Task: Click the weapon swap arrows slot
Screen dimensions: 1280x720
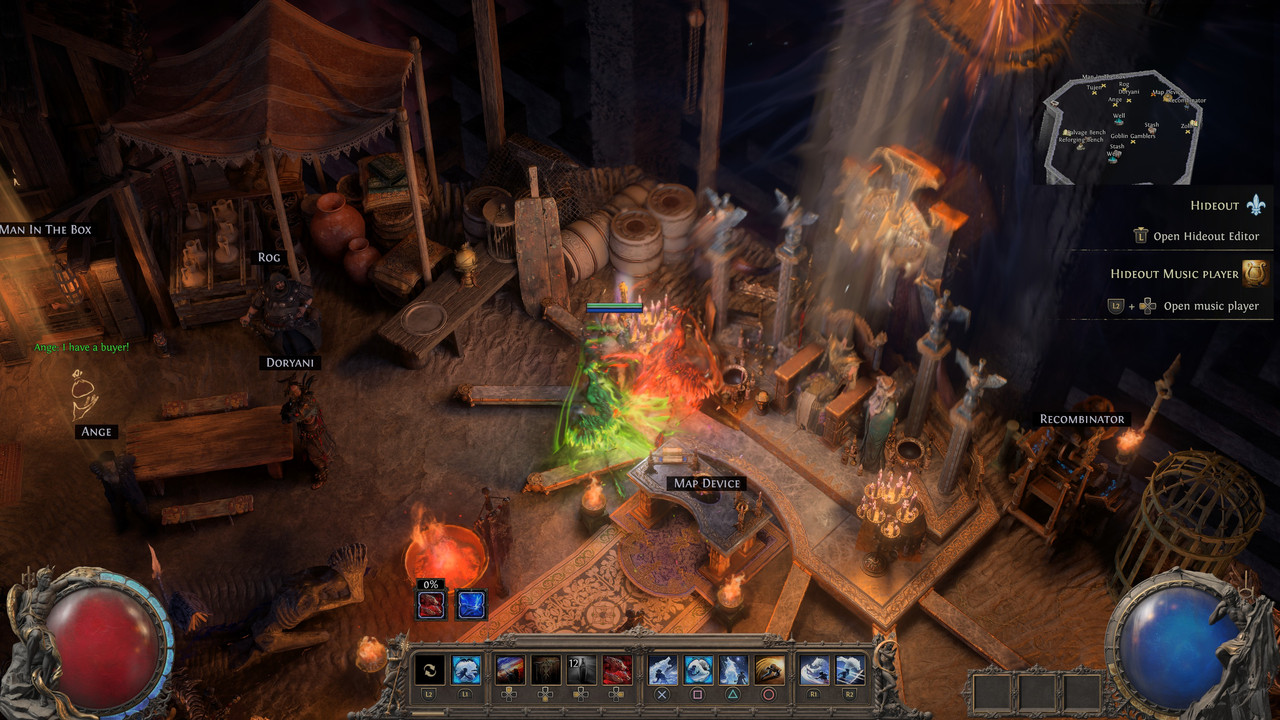Action: click(x=430, y=670)
